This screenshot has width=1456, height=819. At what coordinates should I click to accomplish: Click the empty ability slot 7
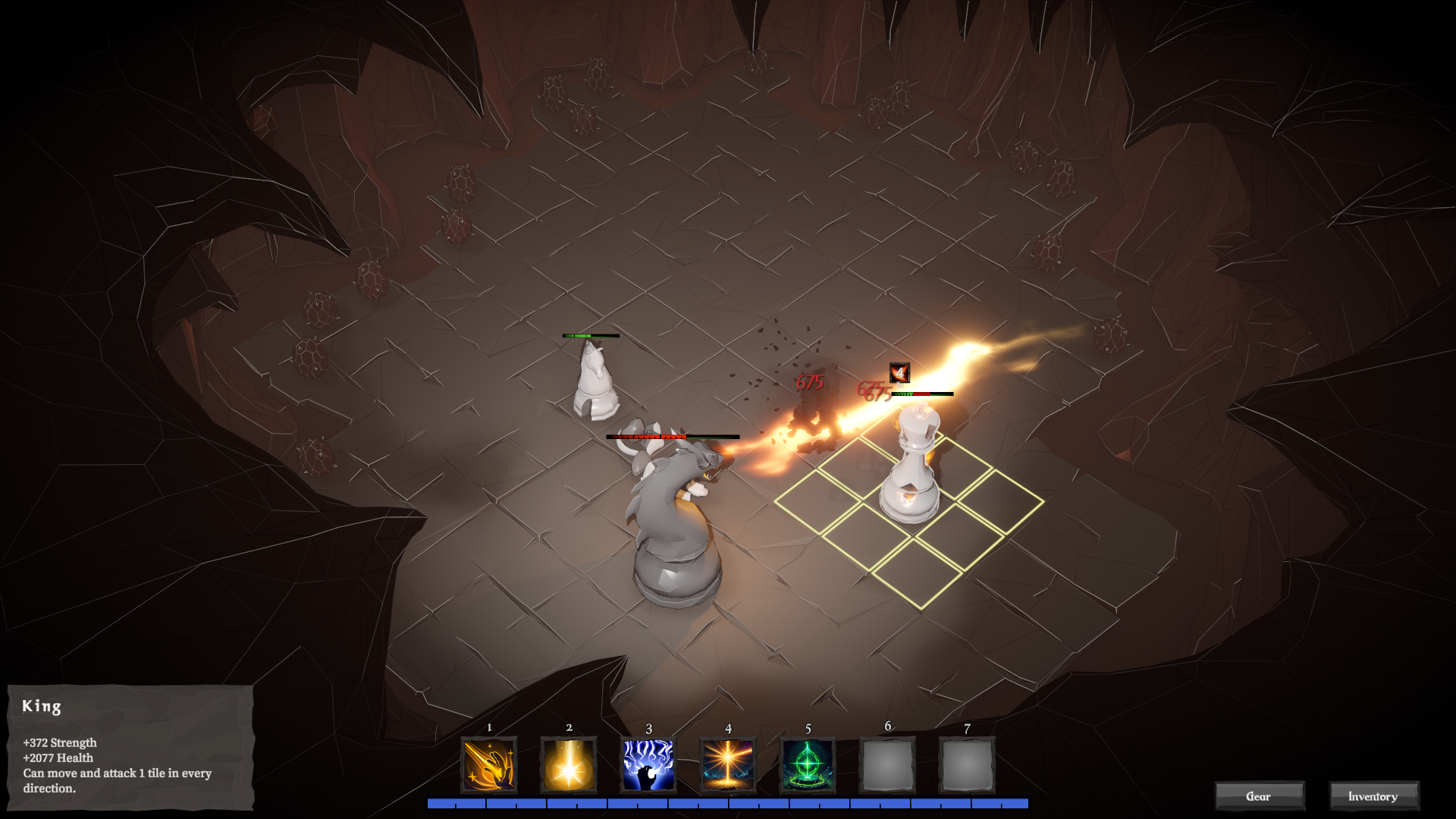966,765
